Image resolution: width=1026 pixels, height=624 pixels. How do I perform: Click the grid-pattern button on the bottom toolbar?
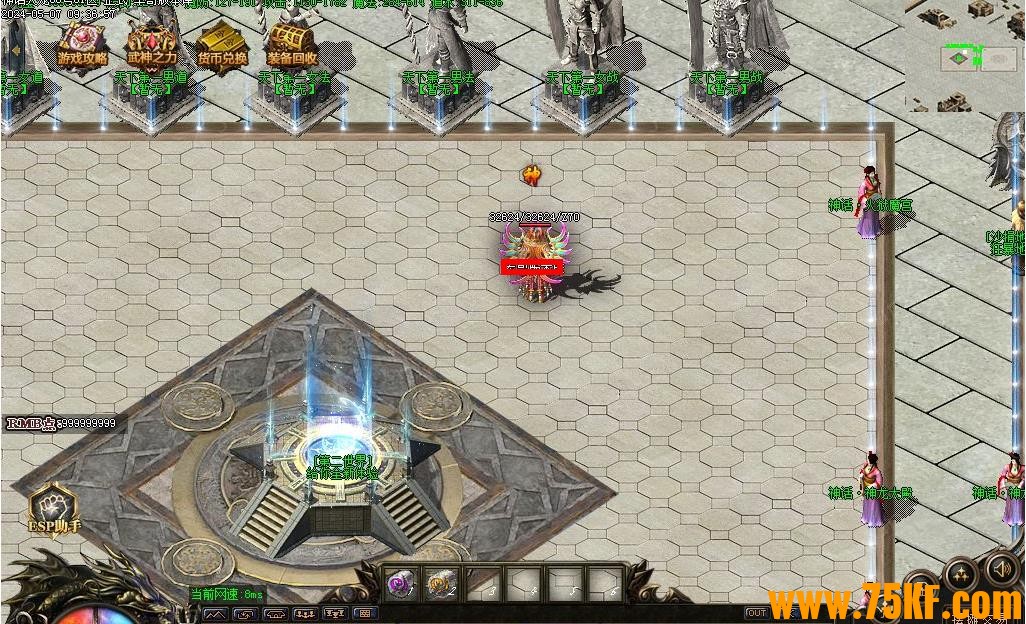[365, 614]
